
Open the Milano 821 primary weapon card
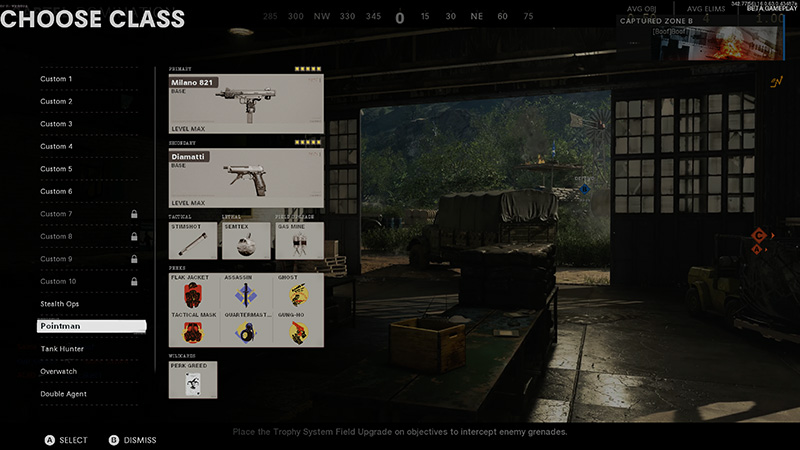click(x=246, y=103)
